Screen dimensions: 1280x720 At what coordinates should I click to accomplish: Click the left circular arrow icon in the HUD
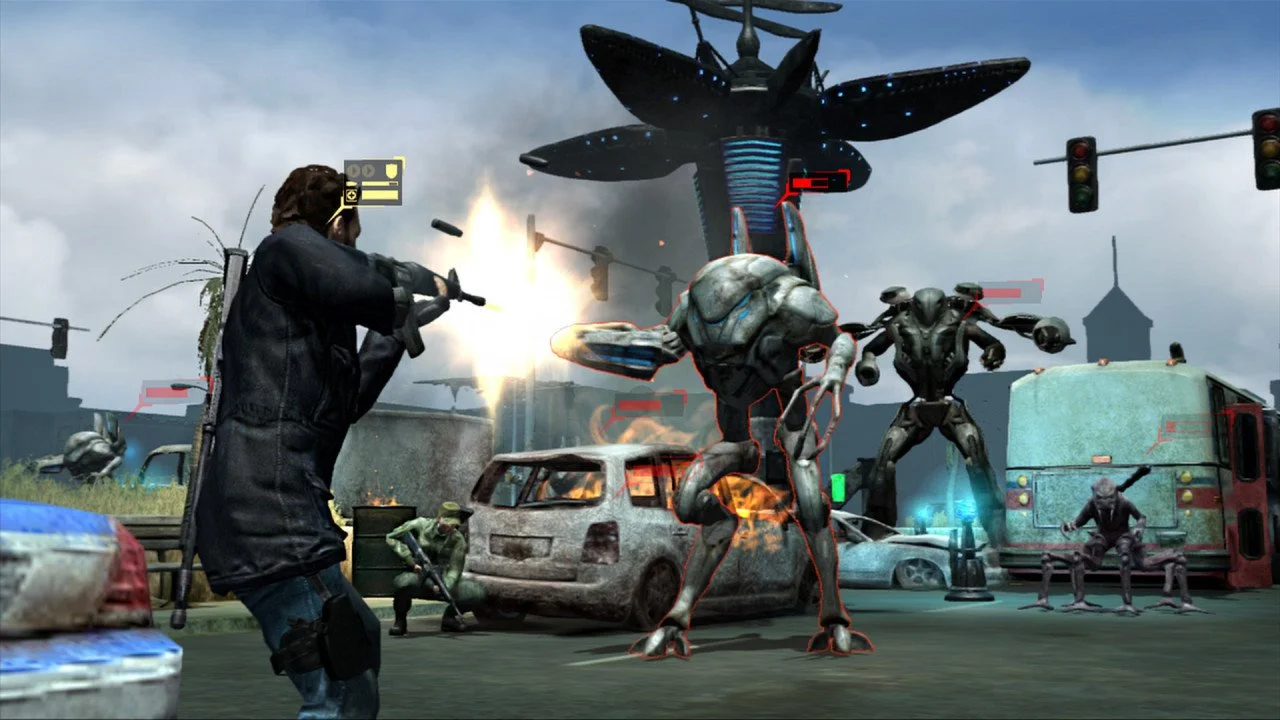coord(353,170)
